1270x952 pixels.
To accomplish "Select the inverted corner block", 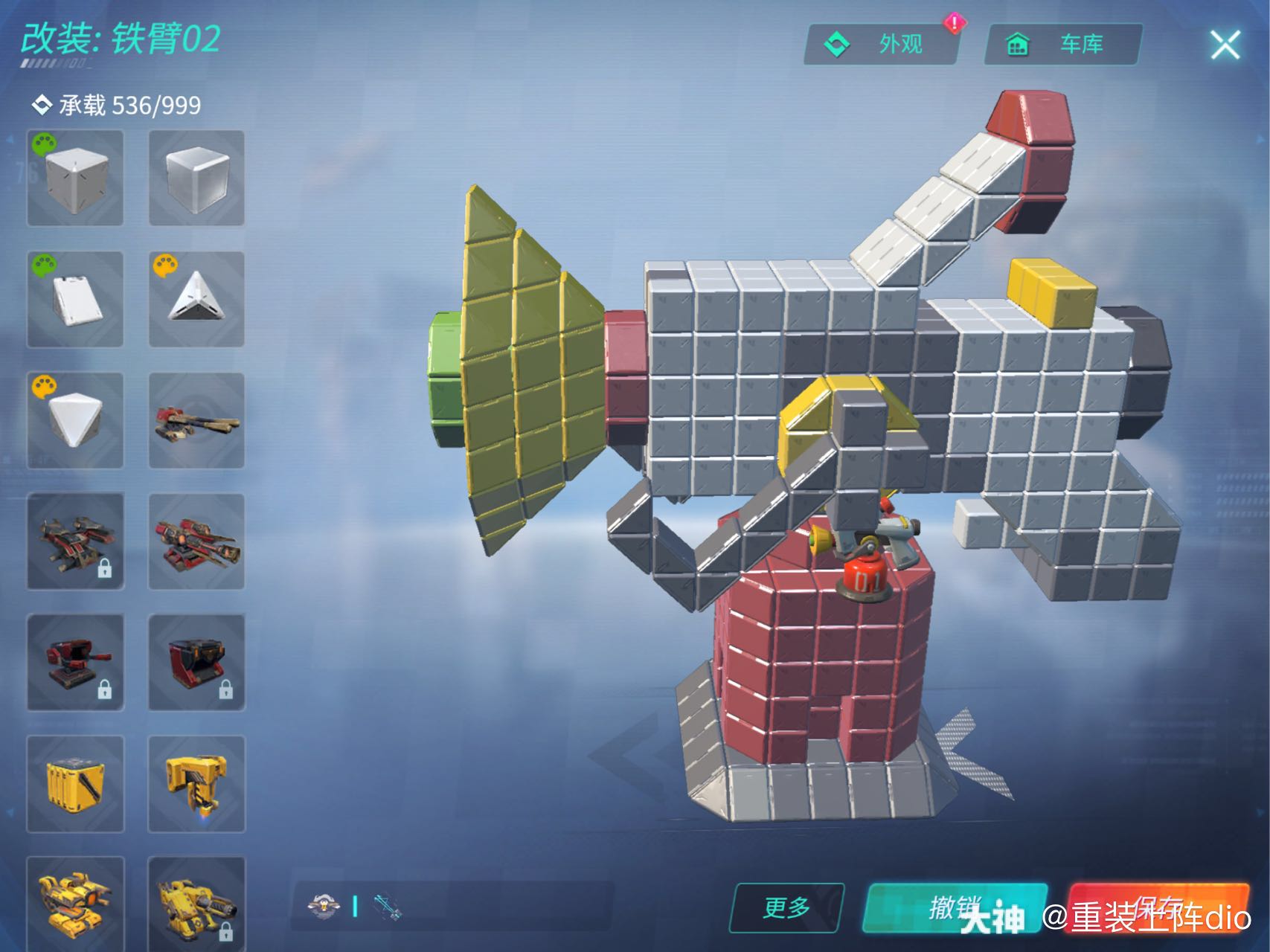I will click(75, 421).
